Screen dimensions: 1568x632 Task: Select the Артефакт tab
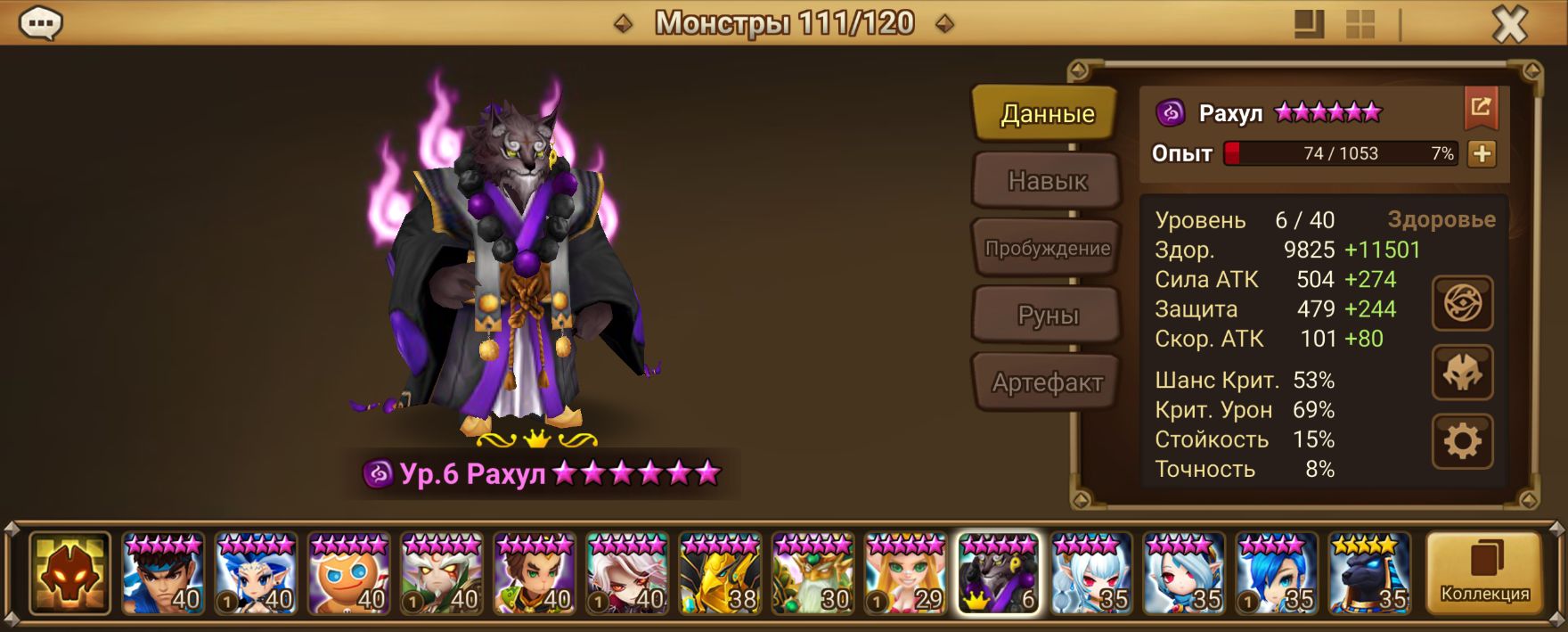click(x=1046, y=383)
